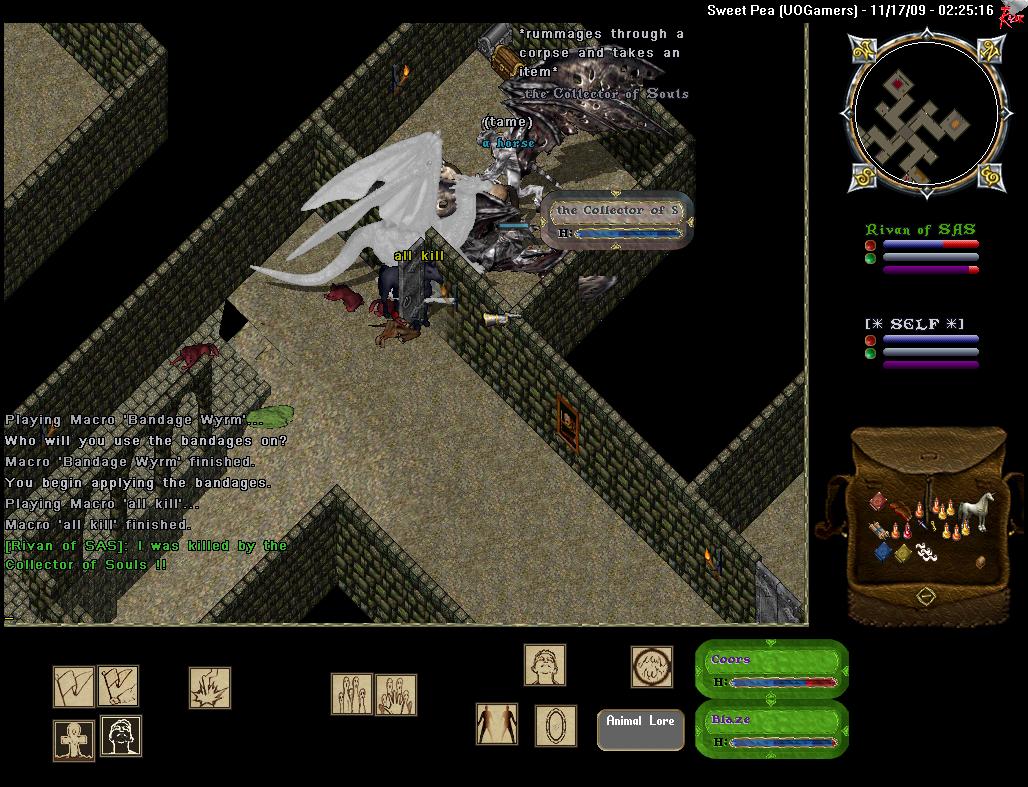The width and height of the screenshot is (1028, 787).
Task: Activate the two standing figures spell icon
Action: 497,724
